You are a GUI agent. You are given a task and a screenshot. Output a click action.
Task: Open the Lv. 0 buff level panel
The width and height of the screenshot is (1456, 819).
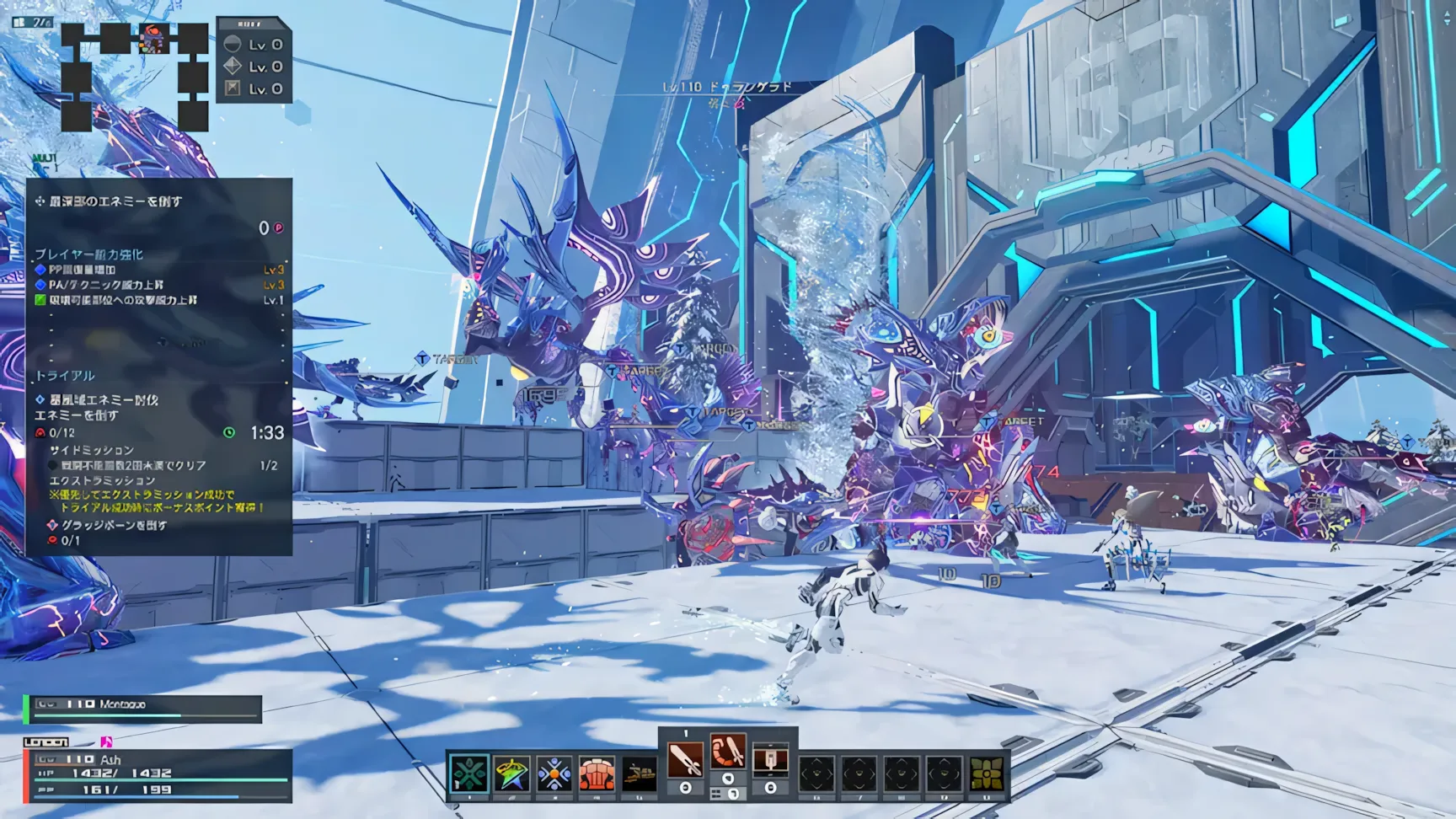pyautogui.click(x=254, y=61)
